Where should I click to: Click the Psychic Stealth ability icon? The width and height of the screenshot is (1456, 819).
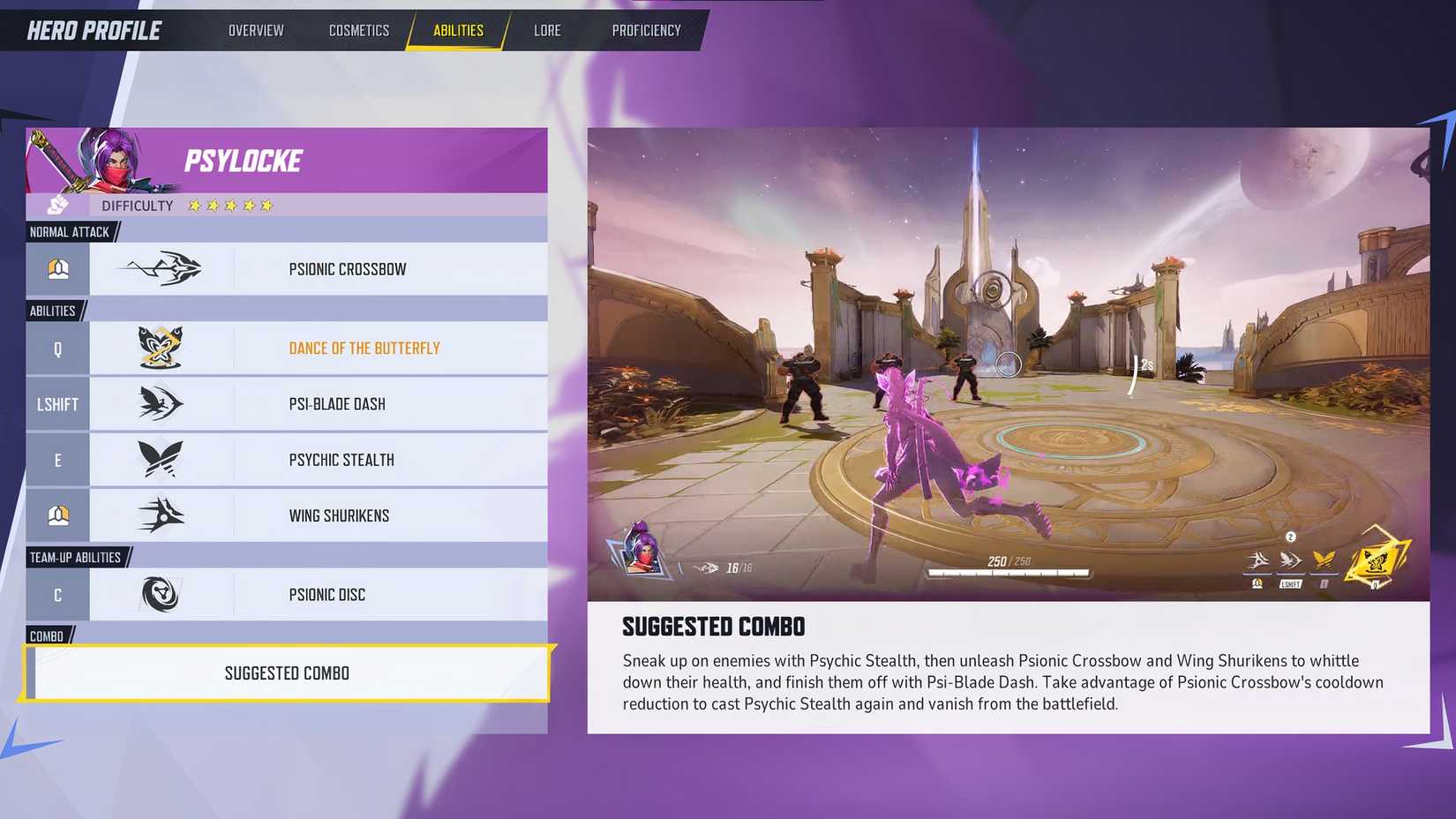point(163,459)
